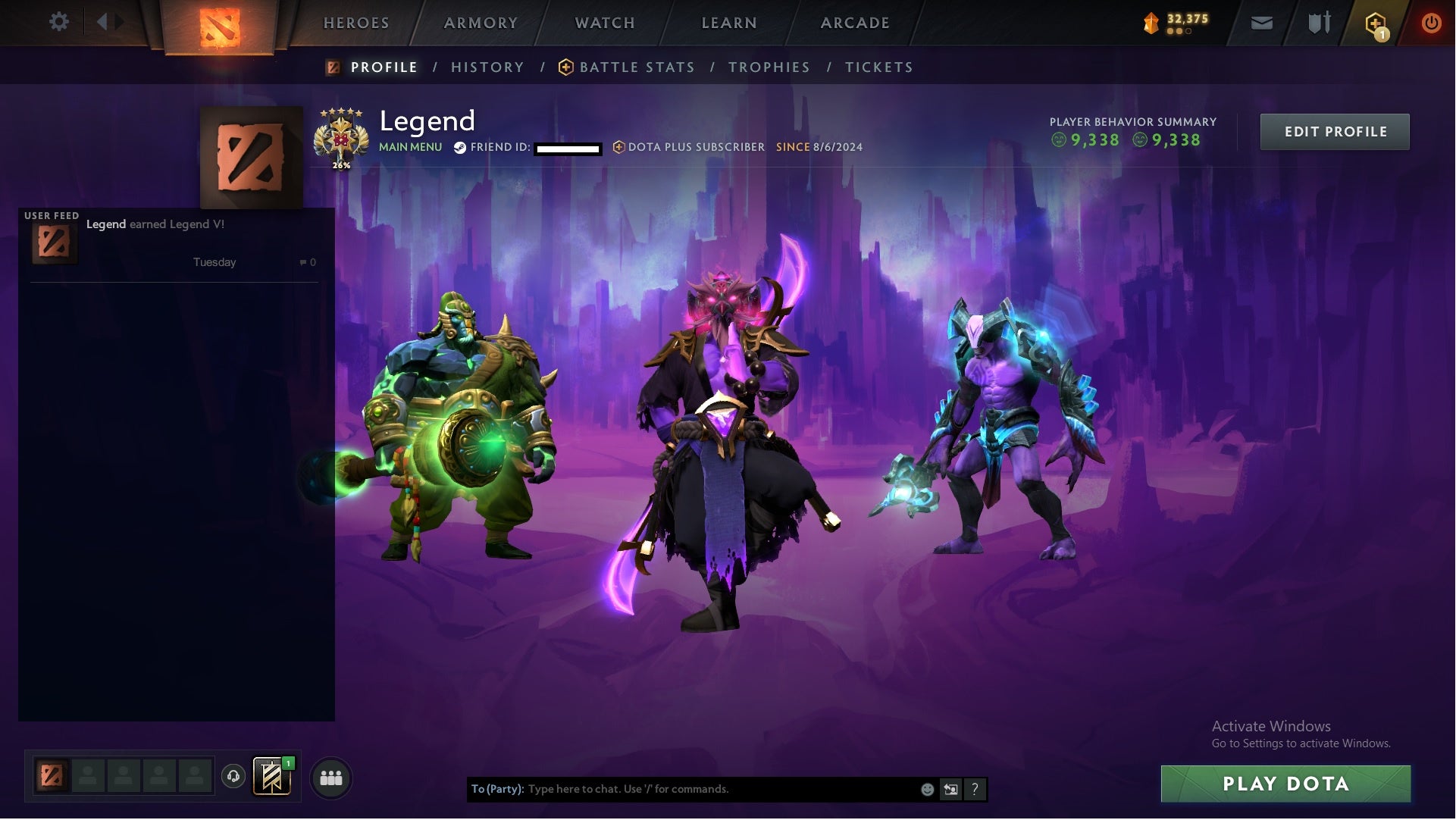This screenshot has width=1456, height=820.
Task: Open the BATTLE STATS tab
Action: point(637,67)
